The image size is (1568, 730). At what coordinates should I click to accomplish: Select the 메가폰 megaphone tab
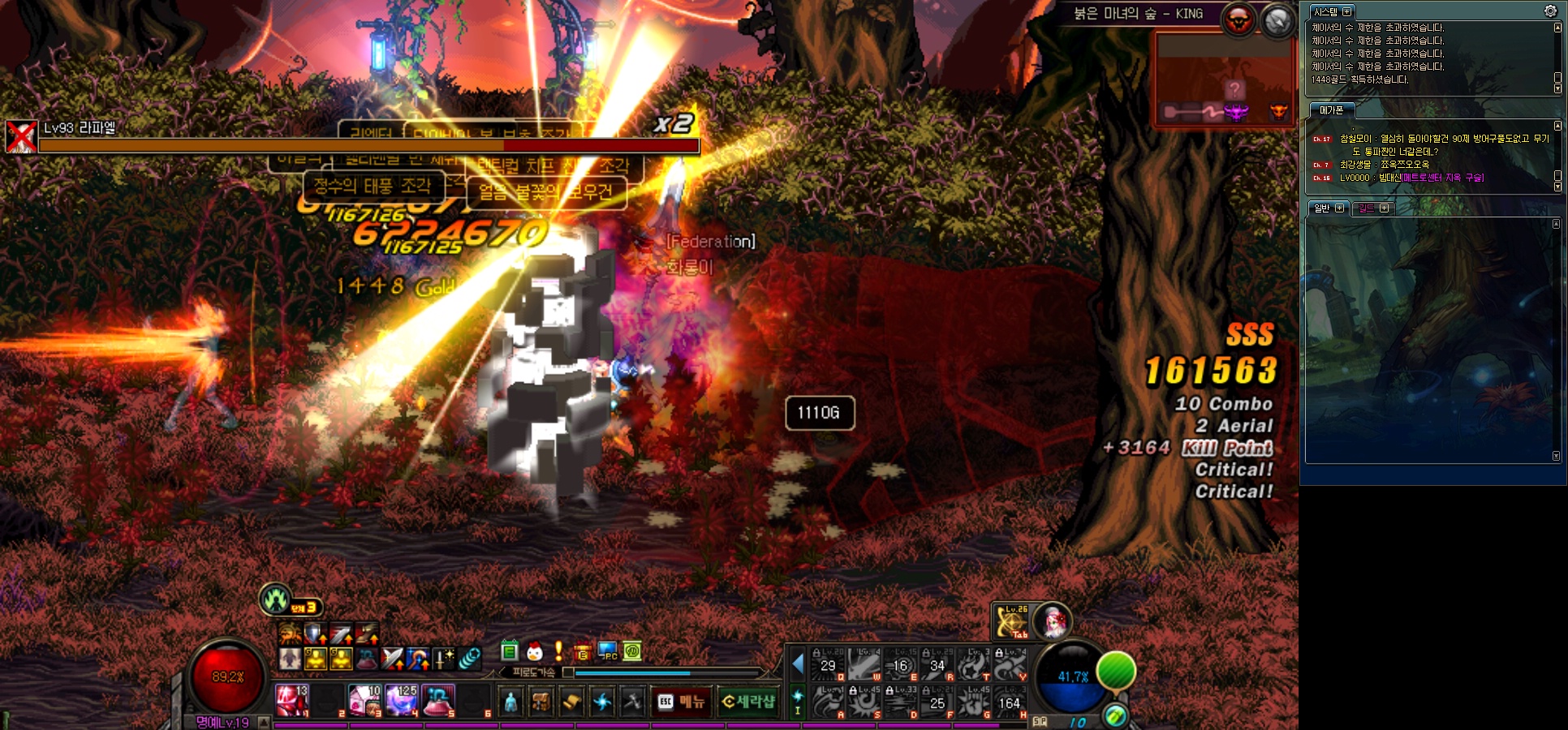[x=1331, y=110]
